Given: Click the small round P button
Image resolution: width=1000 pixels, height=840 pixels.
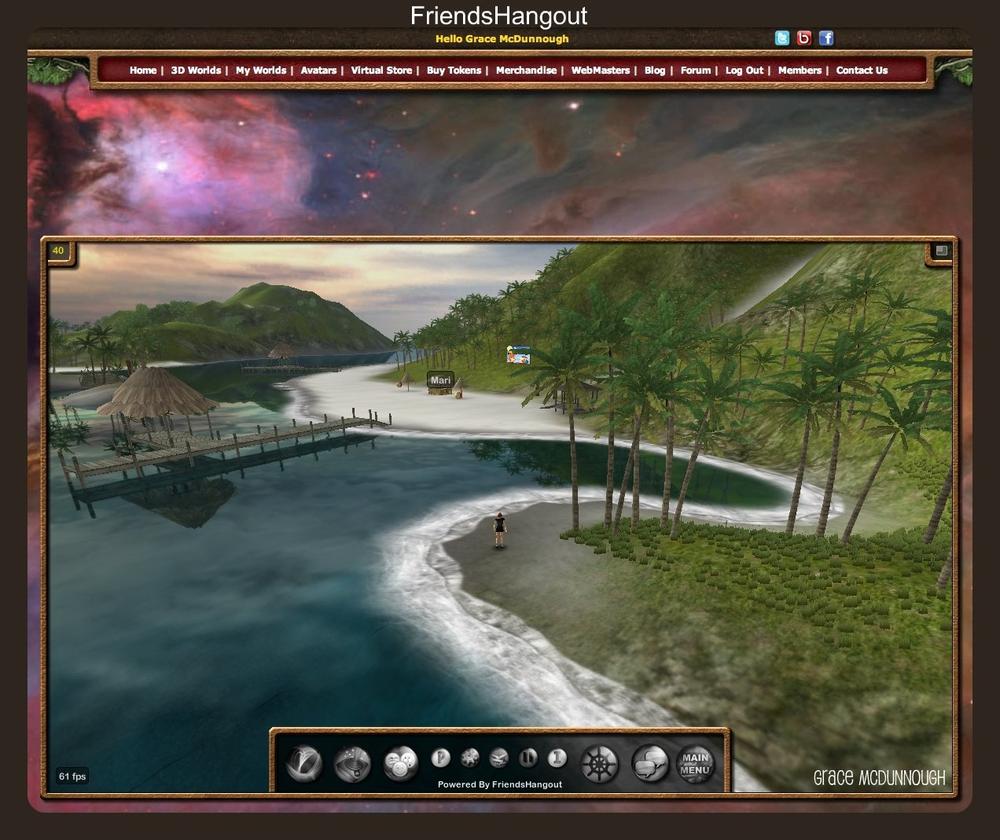Looking at the screenshot, I should (440, 758).
